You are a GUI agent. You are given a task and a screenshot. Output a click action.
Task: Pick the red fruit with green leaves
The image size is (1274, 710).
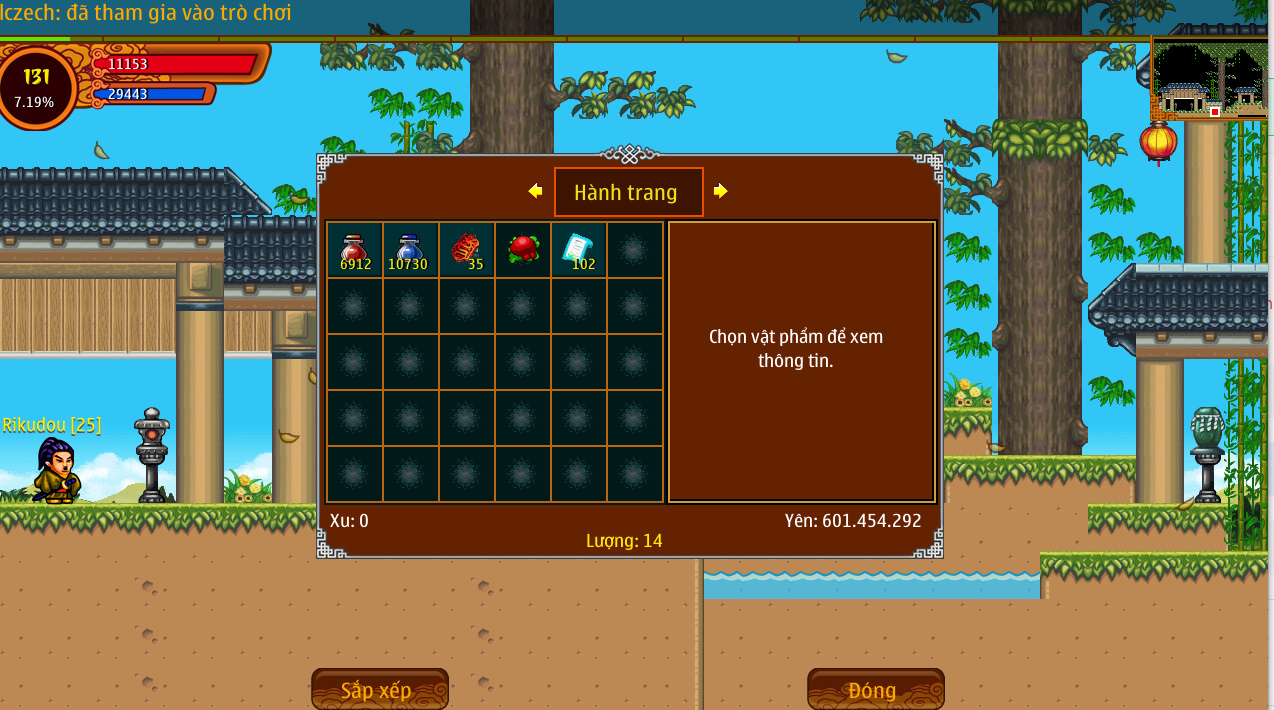pyautogui.click(x=522, y=250)
